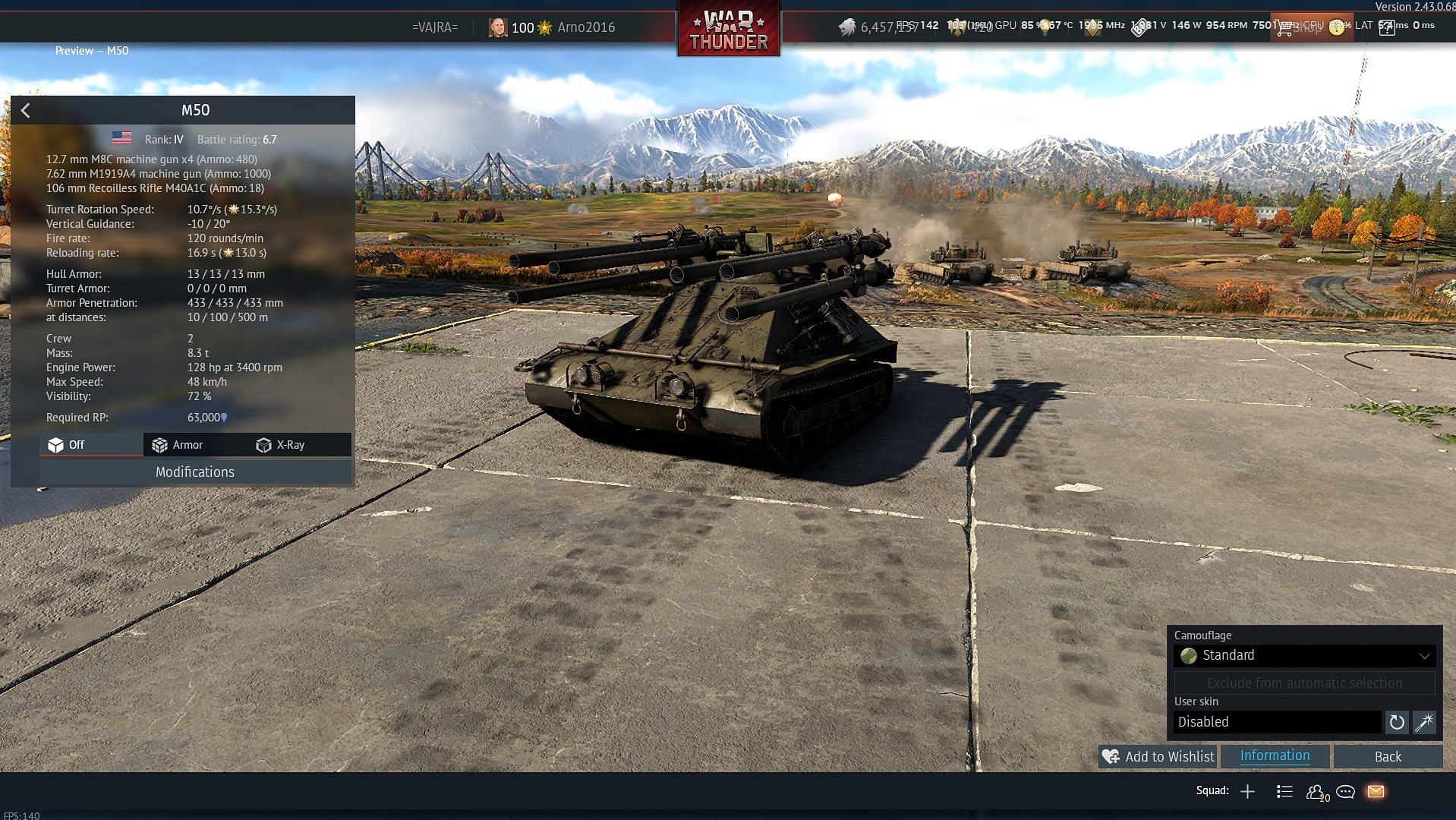The height and width of the screenshot is (820, 1456).
Task: Refresh the user skin list
Action: click(1396, 722)
